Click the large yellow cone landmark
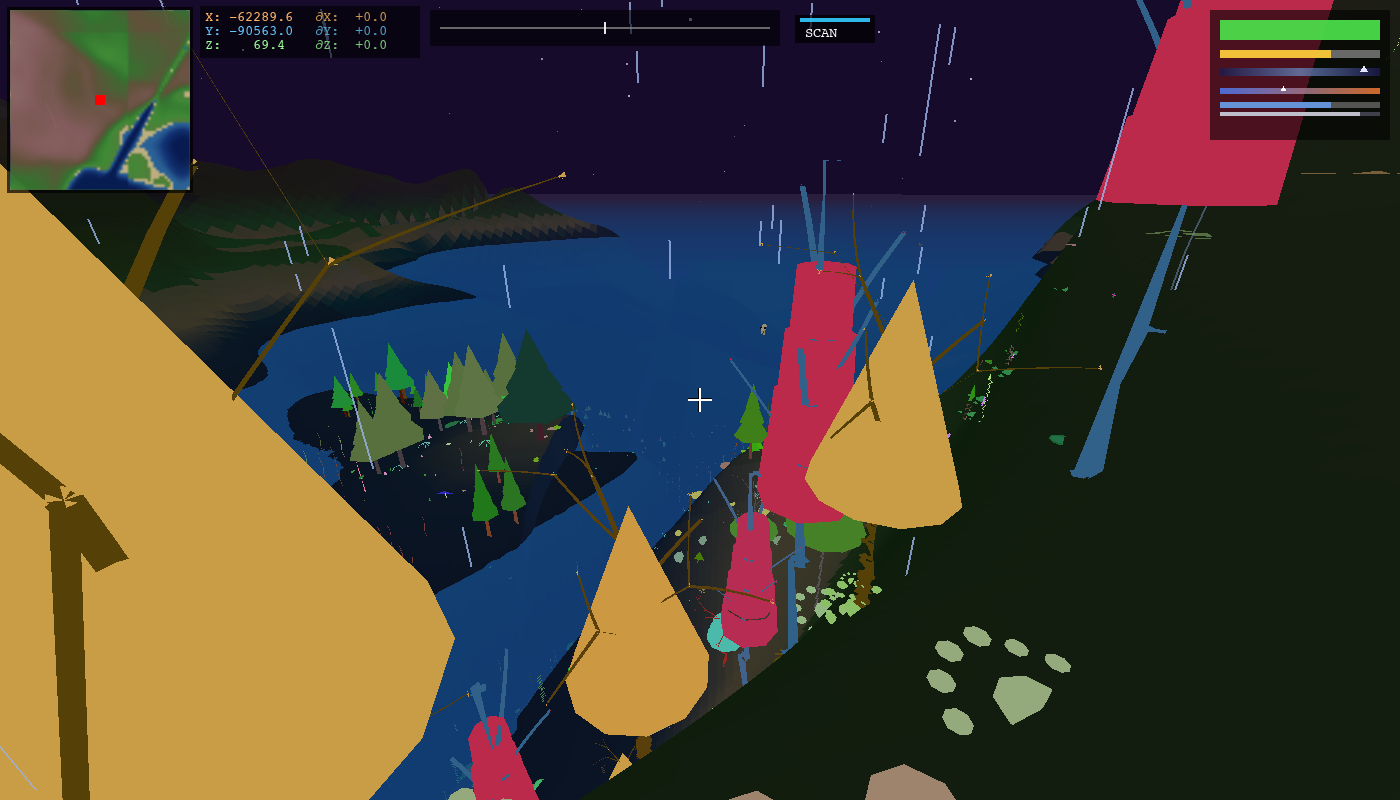The image size is (1400, 800). (890, 420)
